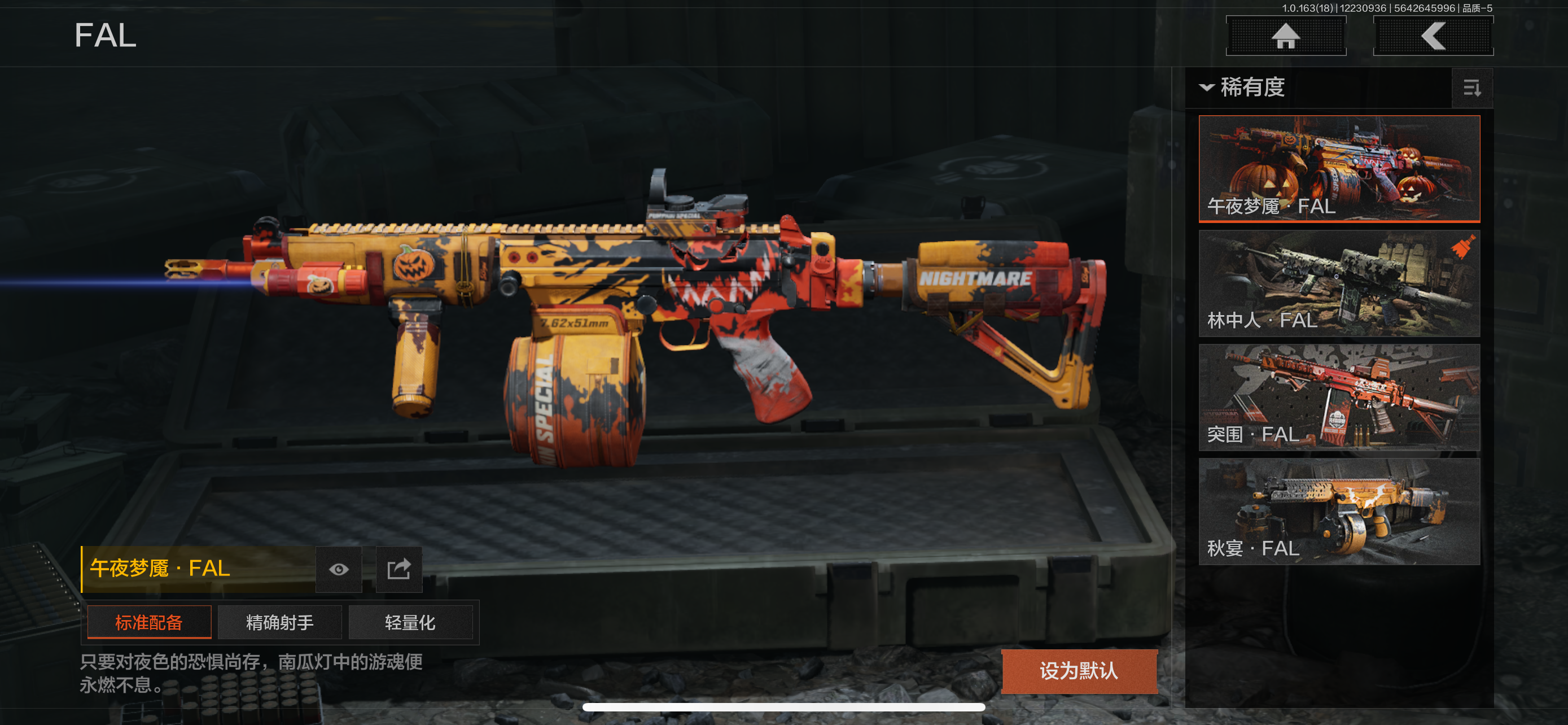Toggle the sort order icon

pyautogui.click(x=1471, y=88)
